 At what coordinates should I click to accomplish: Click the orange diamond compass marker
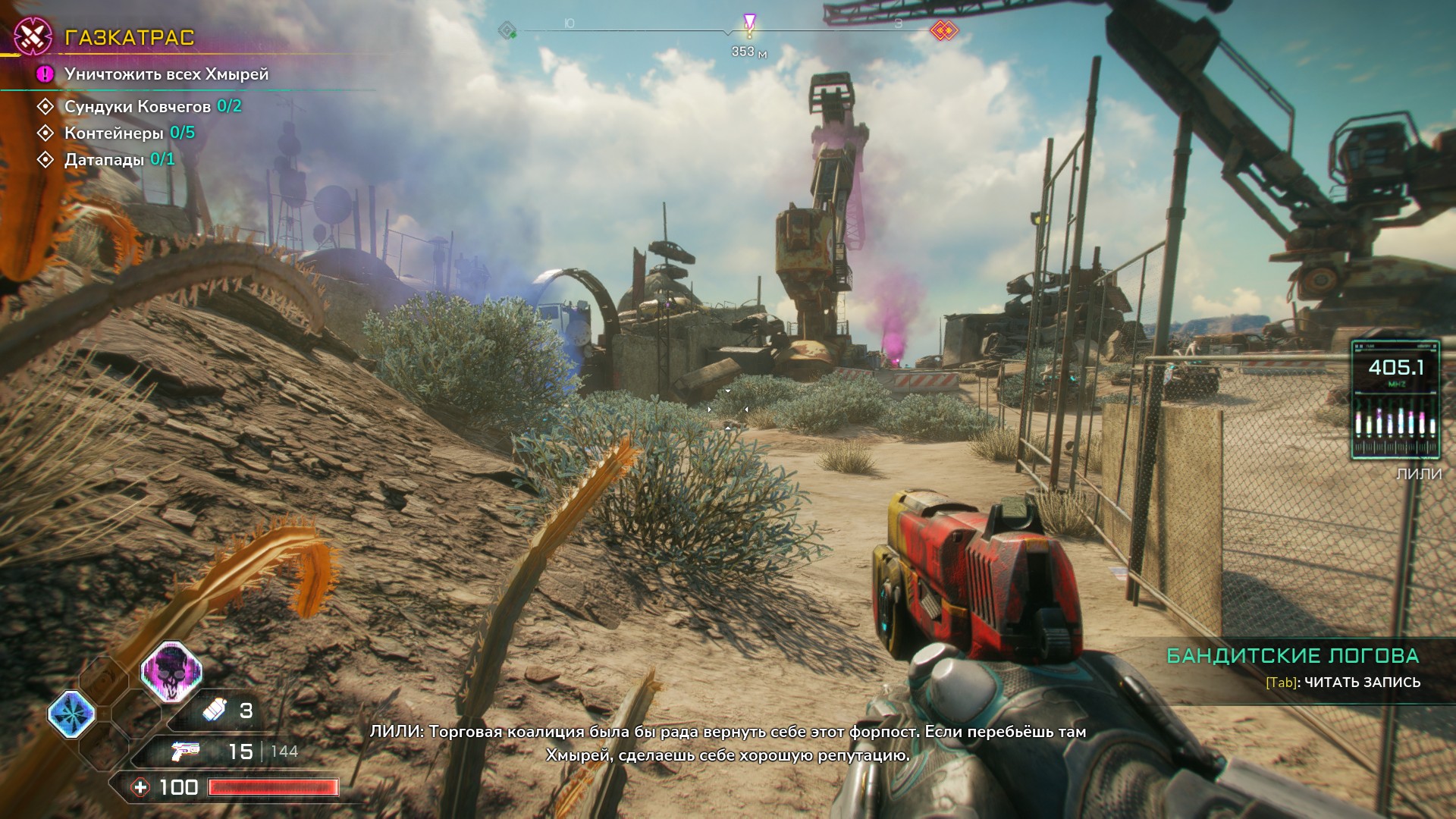(x=944, y=30)
